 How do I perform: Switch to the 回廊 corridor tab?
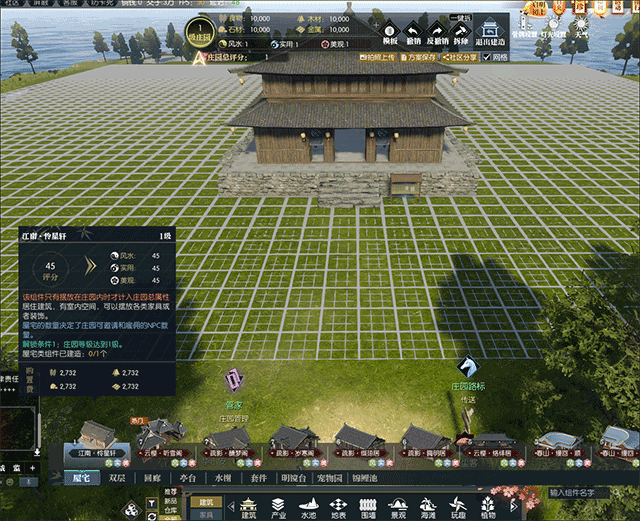[x=152, y=478]
